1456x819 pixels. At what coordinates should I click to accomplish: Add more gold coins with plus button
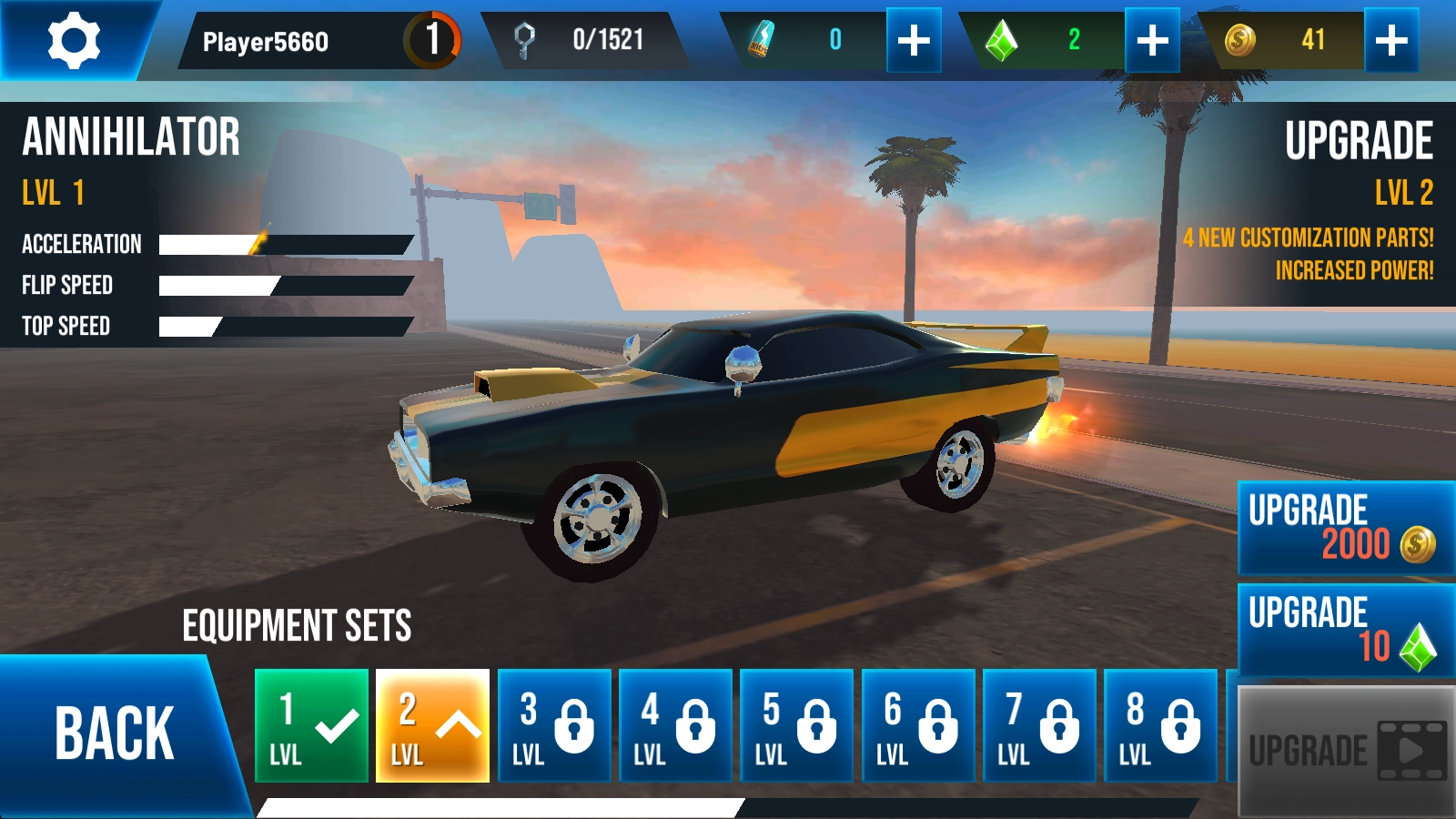point(1391,40)
